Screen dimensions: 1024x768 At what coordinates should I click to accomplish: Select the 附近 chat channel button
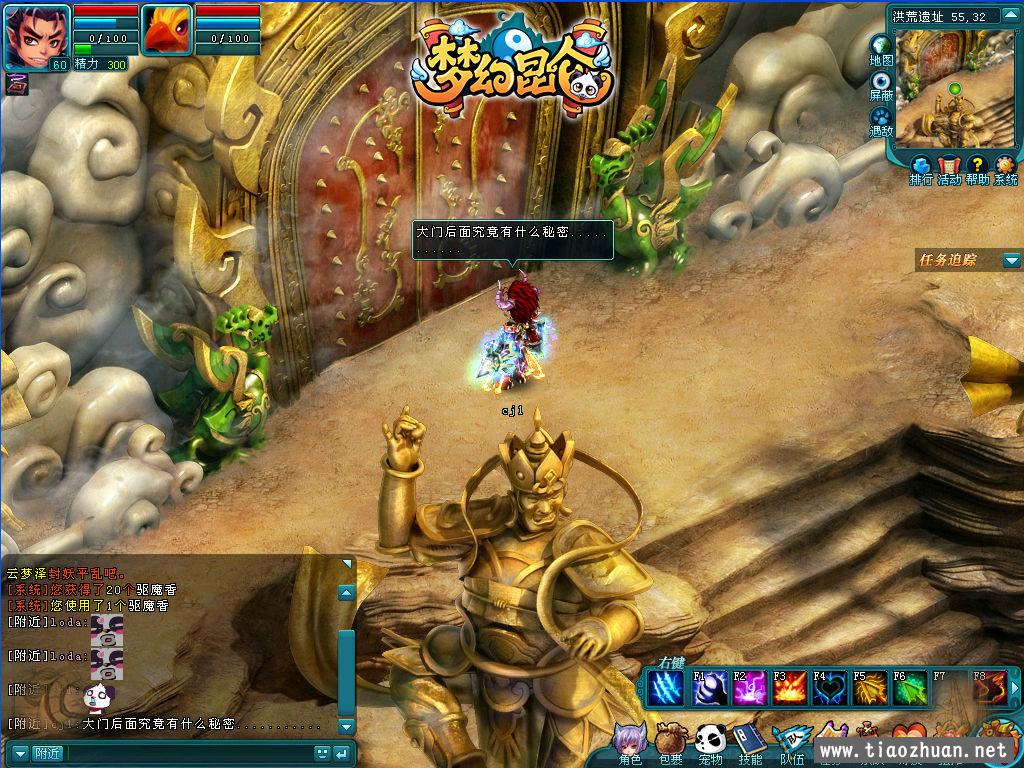pos(46,753)
